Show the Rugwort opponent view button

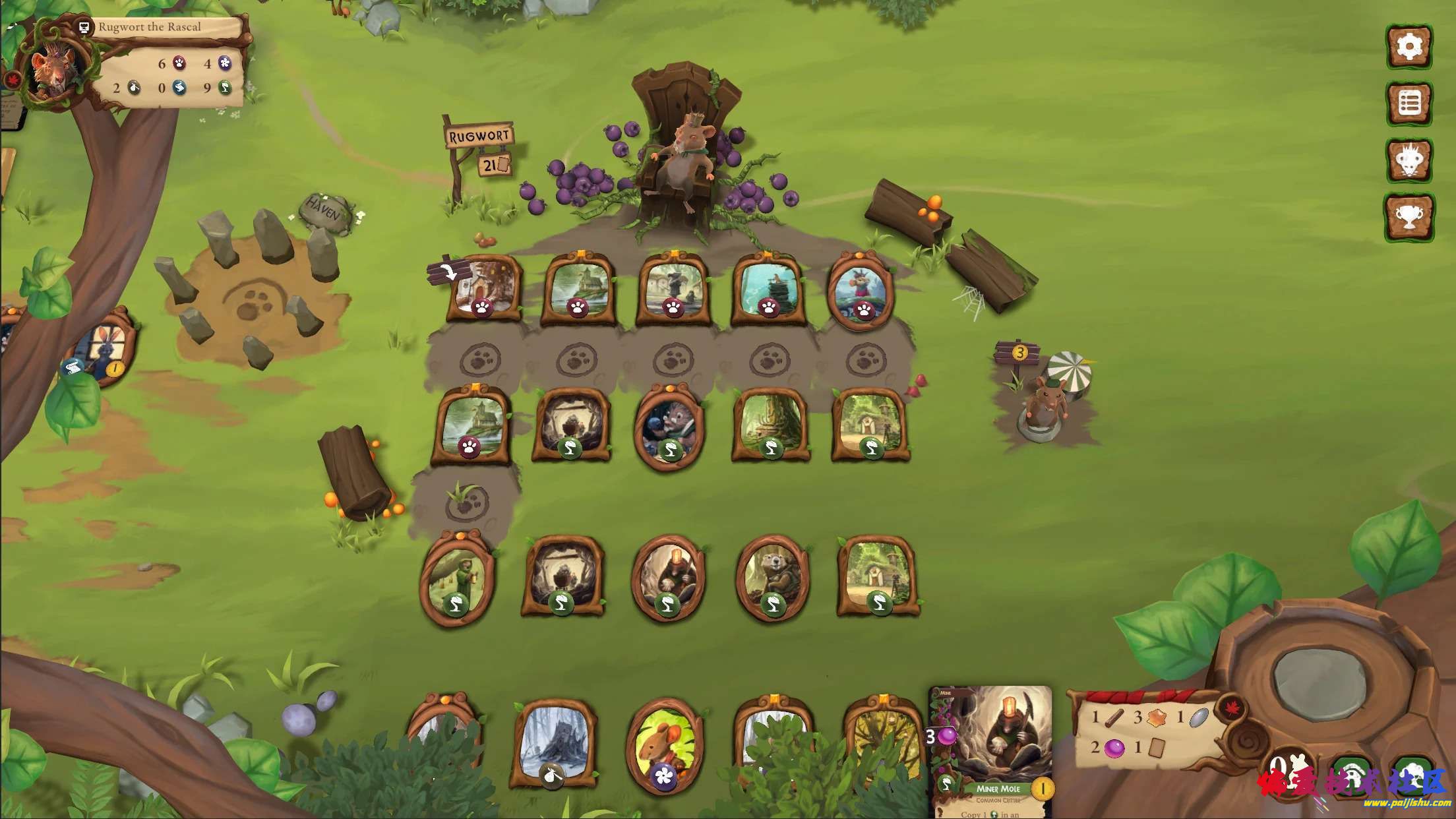1409,160
